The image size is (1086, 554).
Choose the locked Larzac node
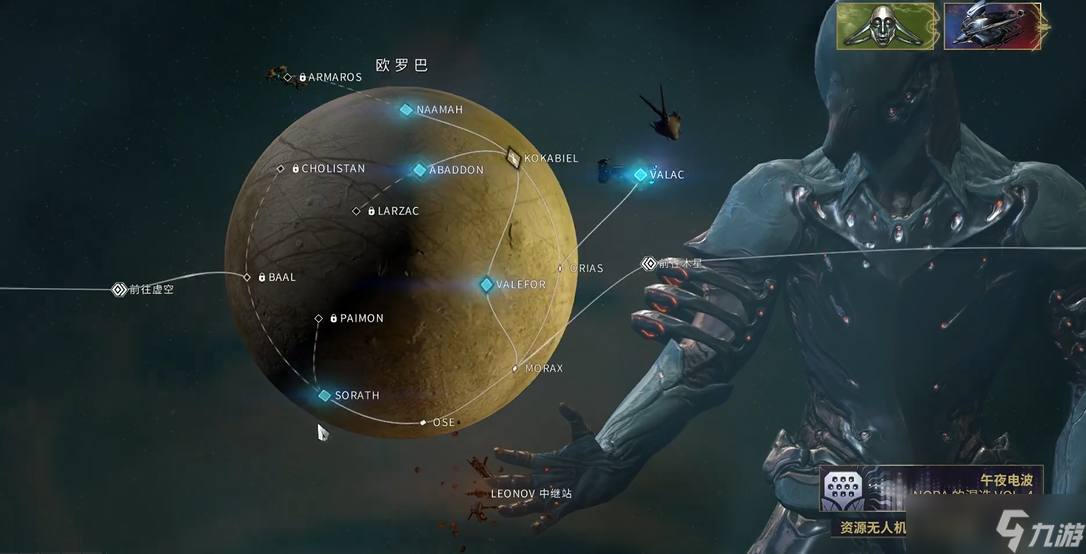point(357,211)
